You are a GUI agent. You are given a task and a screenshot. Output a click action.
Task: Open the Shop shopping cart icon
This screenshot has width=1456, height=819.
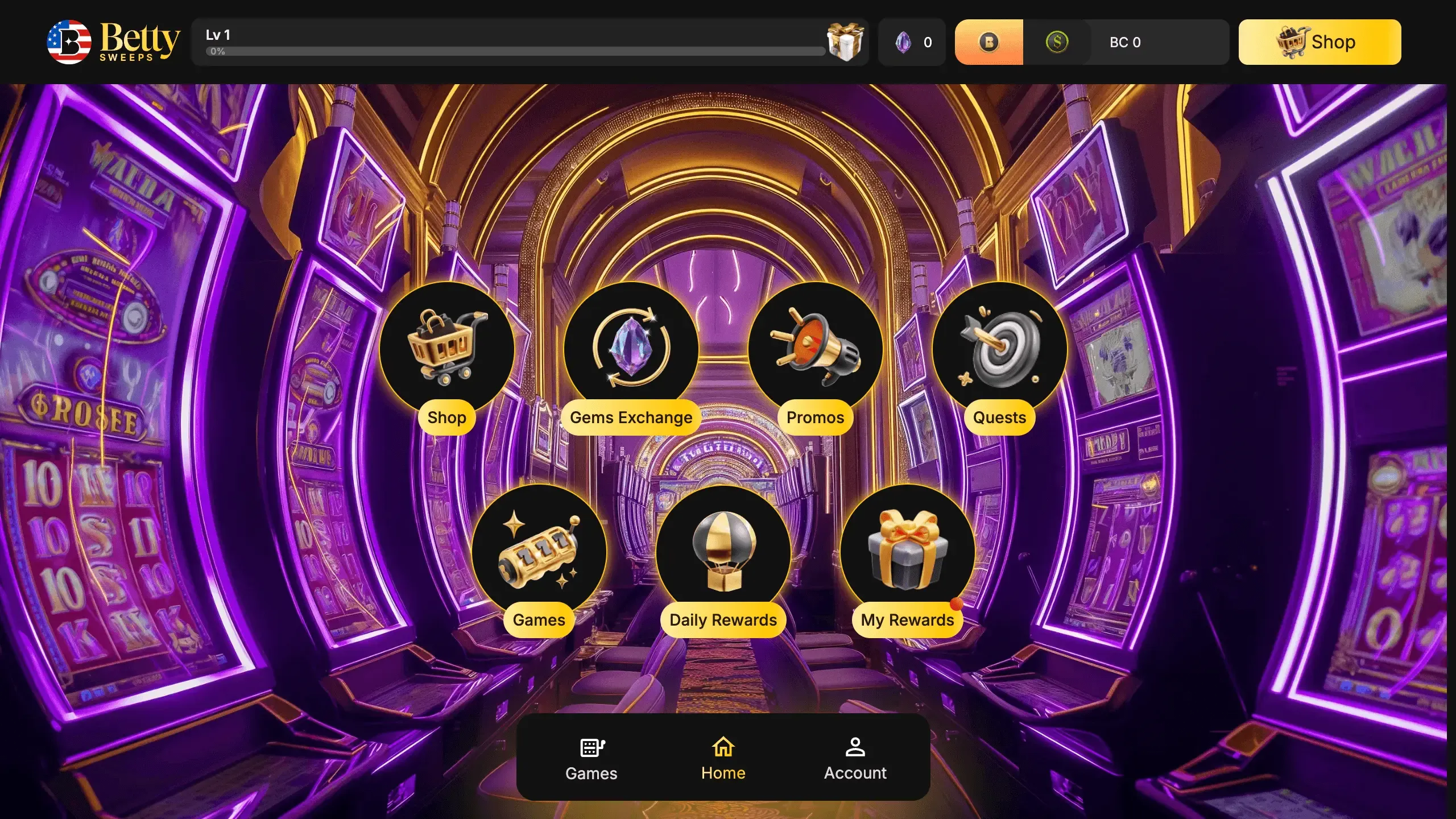(x=447, y=348)
